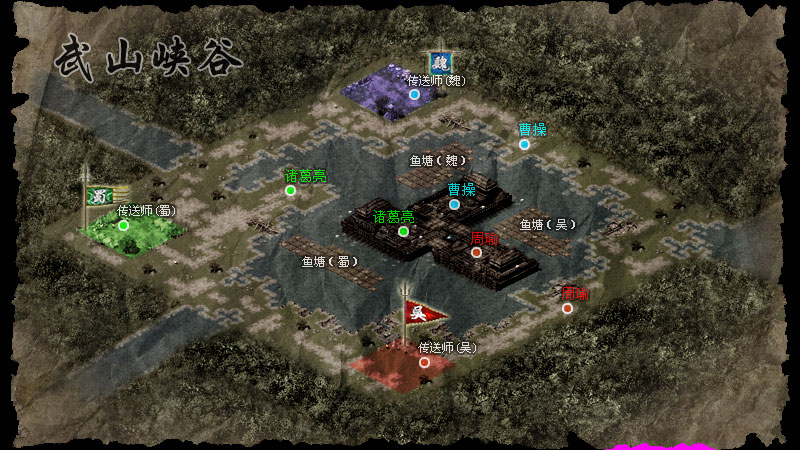The height and width of the screenshot is (450, 800).
Task: Select the 传送师(吴) teleporter marker
Action: tap(425, 362)
